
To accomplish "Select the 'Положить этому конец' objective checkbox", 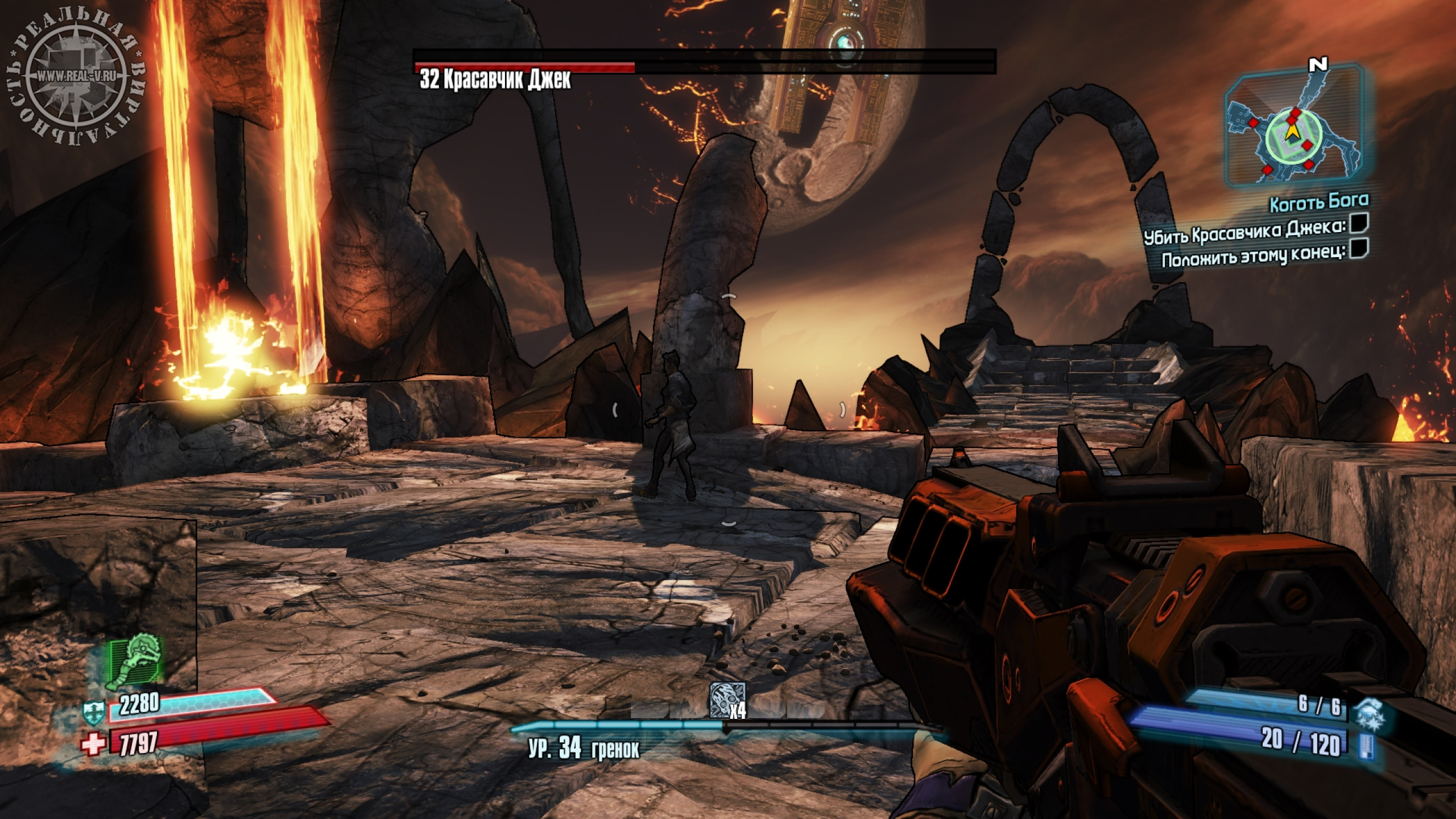I will 1359,249.
